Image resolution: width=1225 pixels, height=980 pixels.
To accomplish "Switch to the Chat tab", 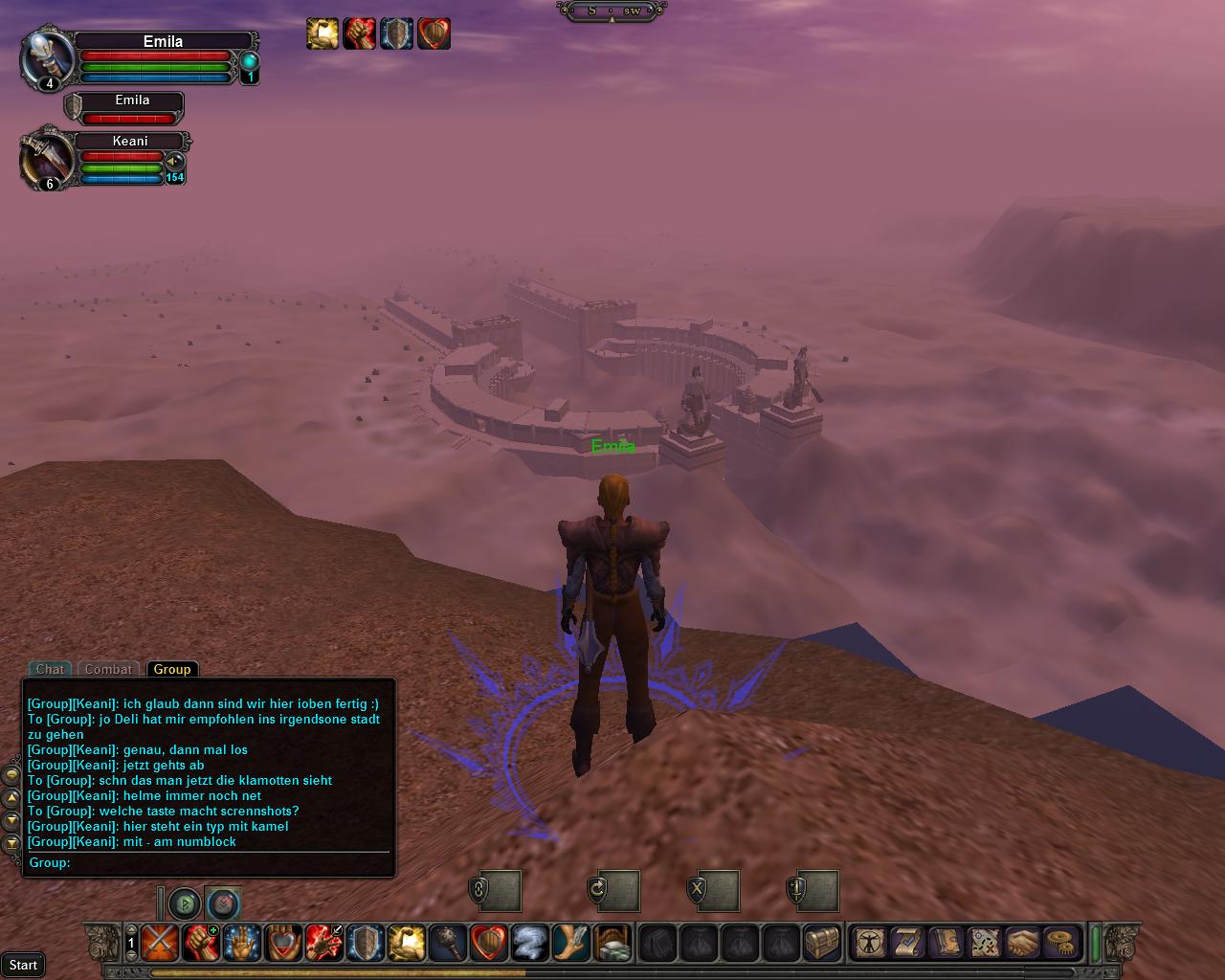I will (x=50, y=669).
